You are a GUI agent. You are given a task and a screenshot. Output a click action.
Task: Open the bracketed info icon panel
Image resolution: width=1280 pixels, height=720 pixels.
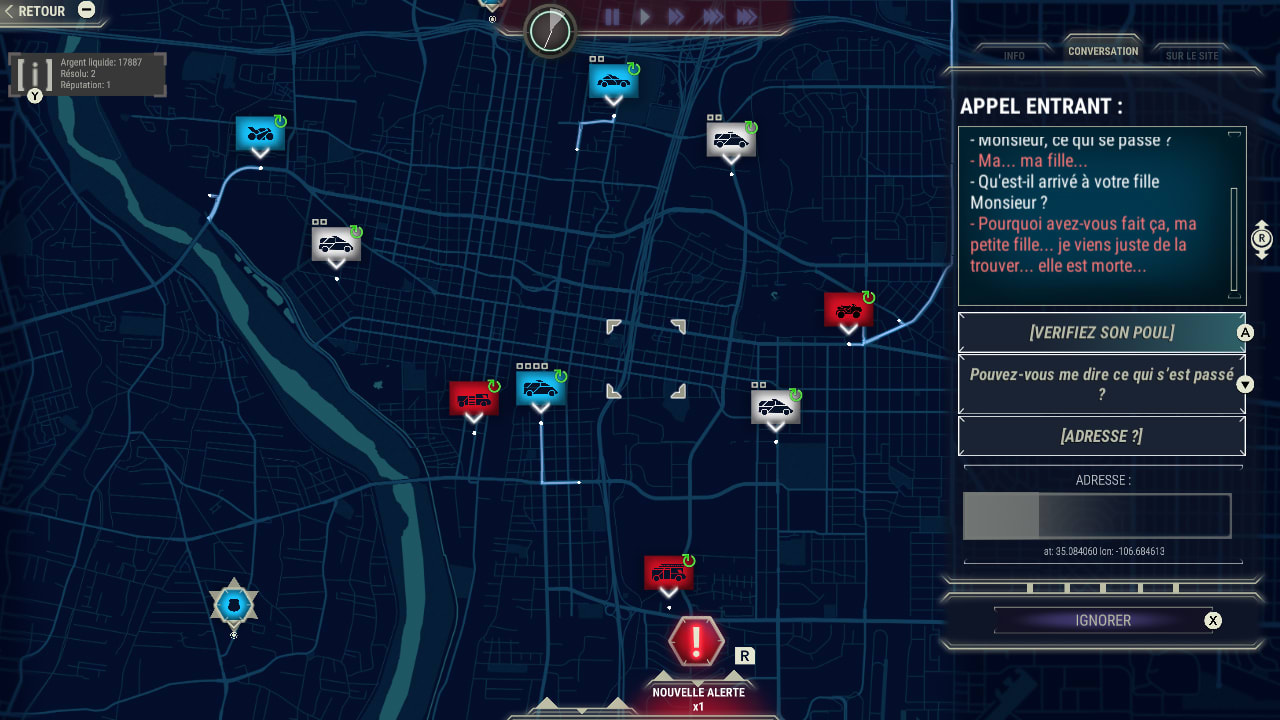click(x=36, y=74)
